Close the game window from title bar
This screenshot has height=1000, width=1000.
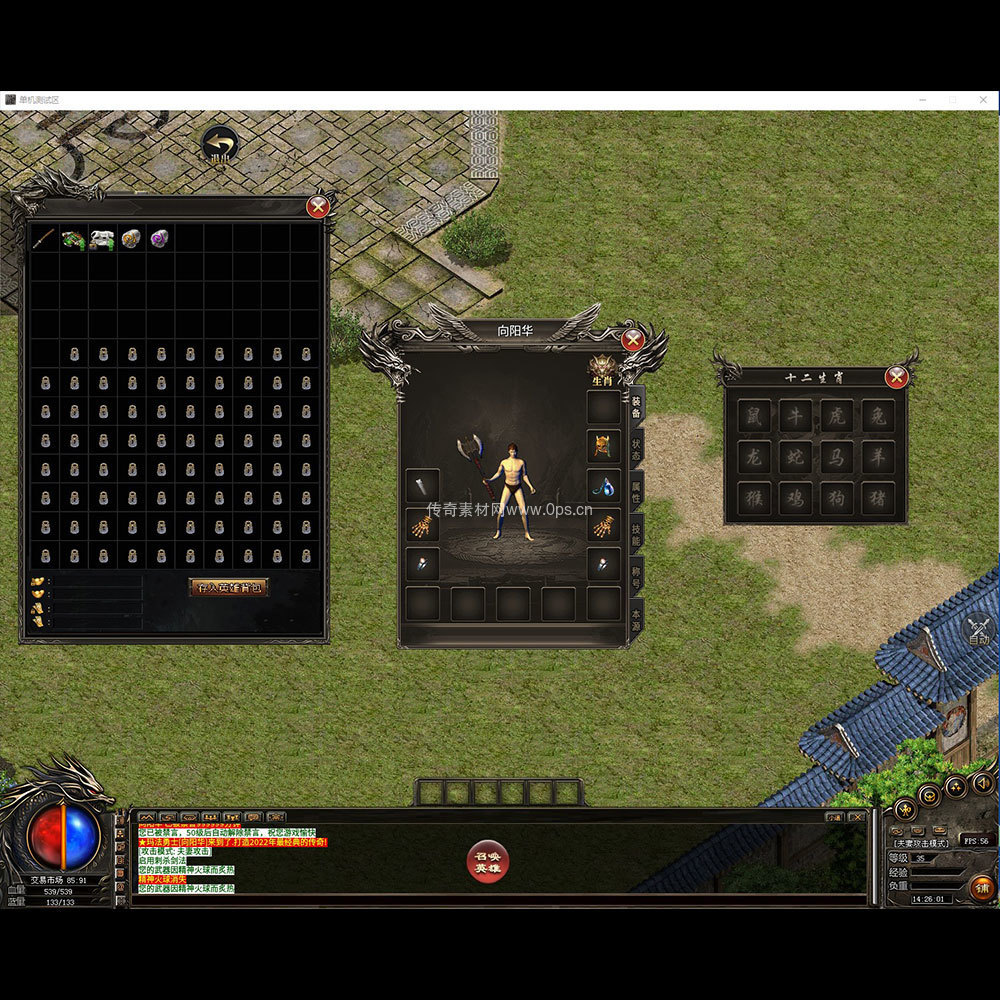click(x=981, y=100)
